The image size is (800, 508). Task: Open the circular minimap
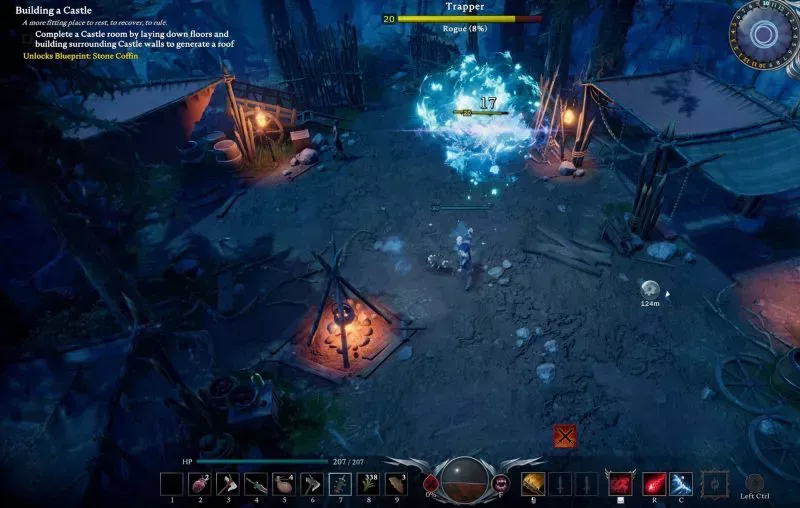[764, 35]
